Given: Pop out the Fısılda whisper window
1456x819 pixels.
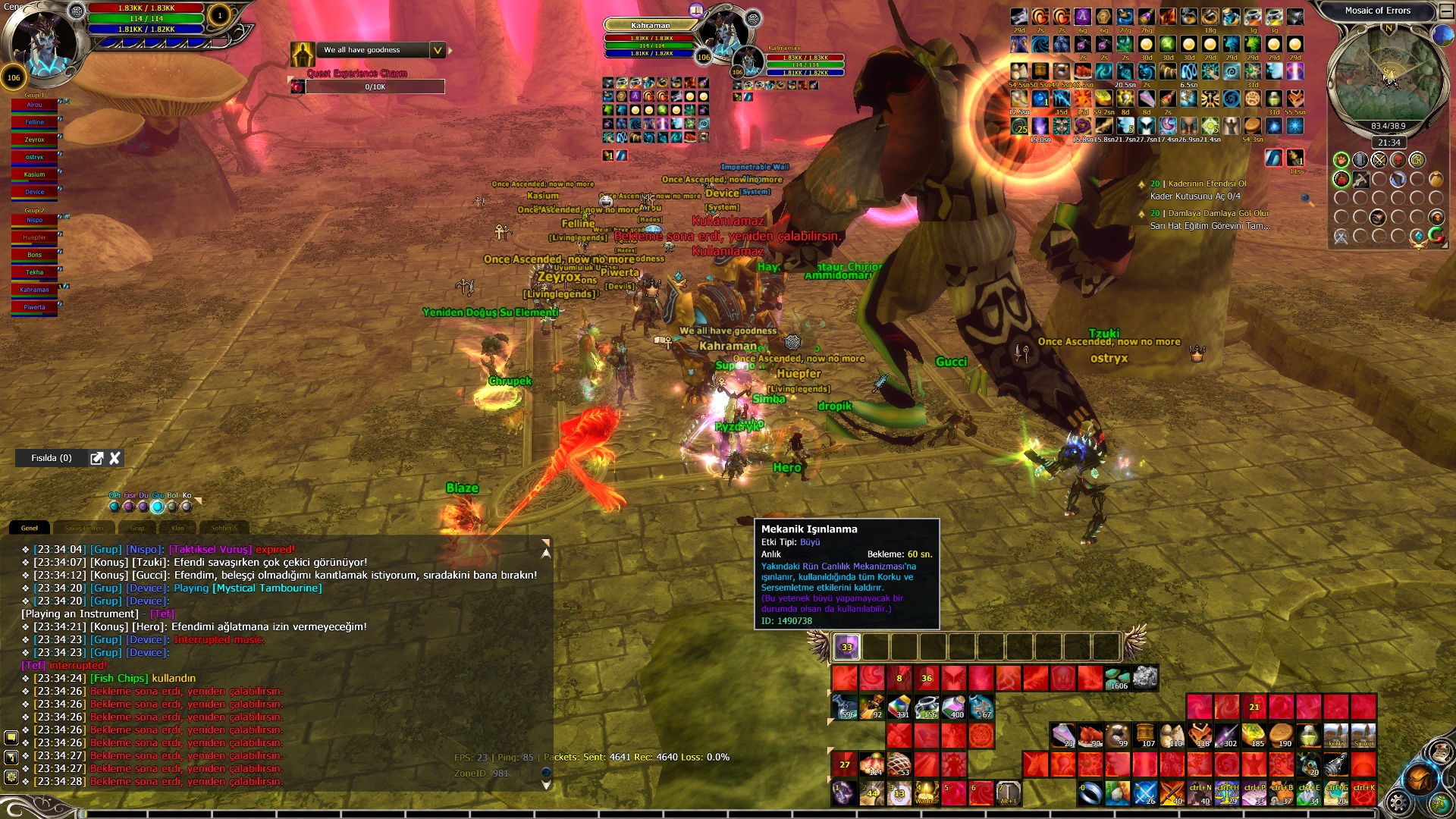Looking at the screenshot, I should [96, 458].
